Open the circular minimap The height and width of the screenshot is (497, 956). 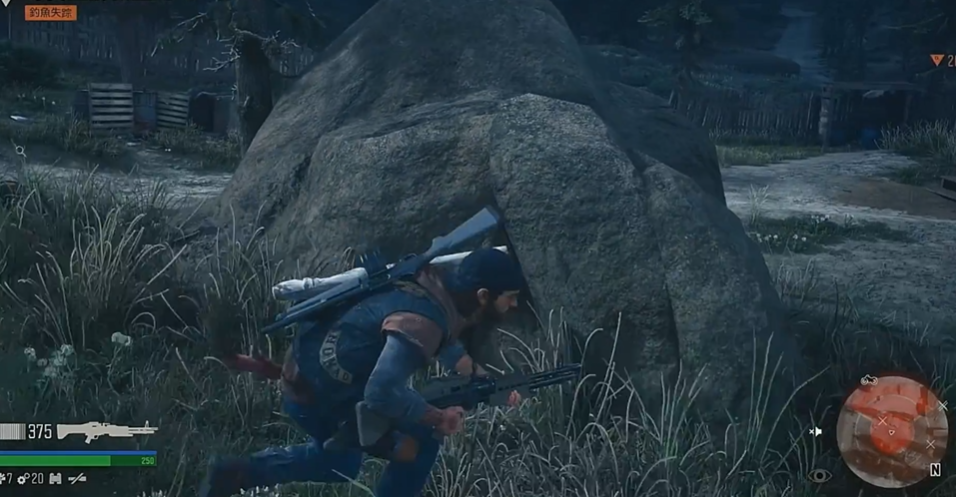click(x=891, y=432)
